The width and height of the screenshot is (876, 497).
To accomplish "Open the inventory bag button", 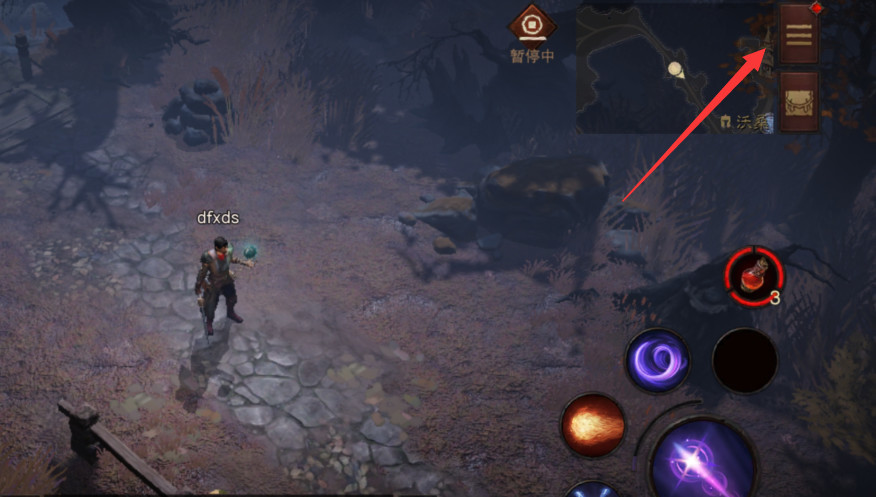I will click(x=799, y=101).
